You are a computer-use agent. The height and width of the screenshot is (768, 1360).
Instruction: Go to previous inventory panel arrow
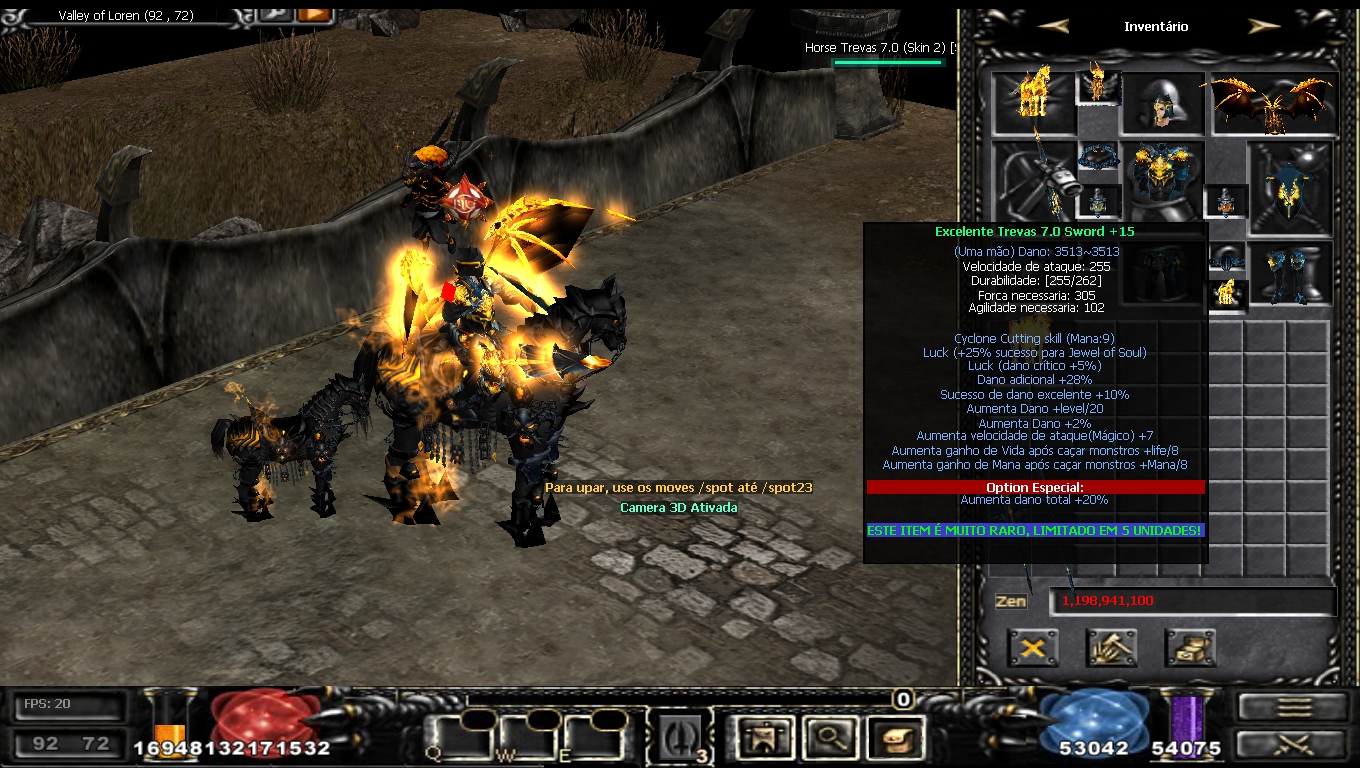click(1053, 26)
